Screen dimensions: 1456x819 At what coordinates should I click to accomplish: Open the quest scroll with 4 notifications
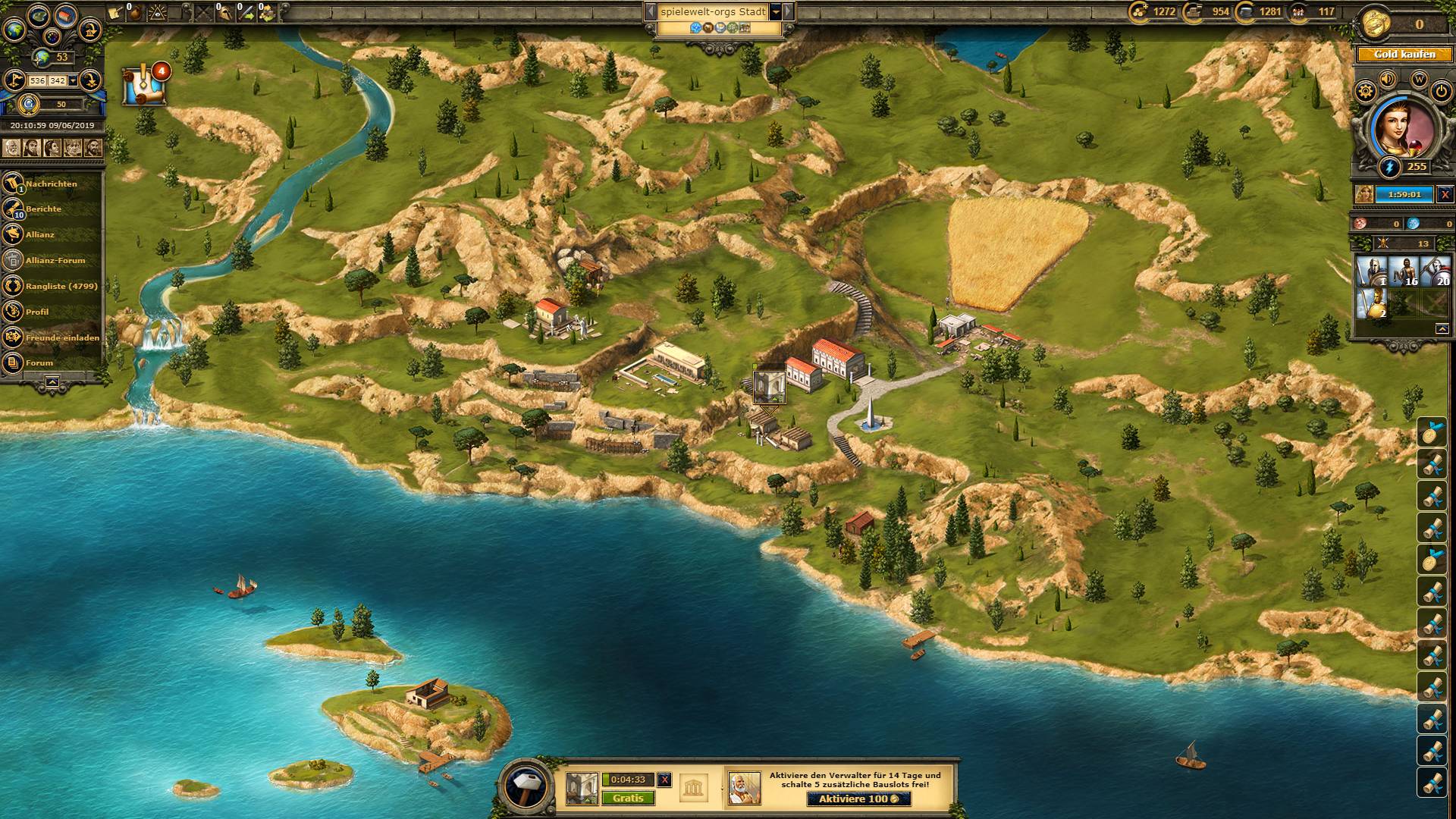144,85
